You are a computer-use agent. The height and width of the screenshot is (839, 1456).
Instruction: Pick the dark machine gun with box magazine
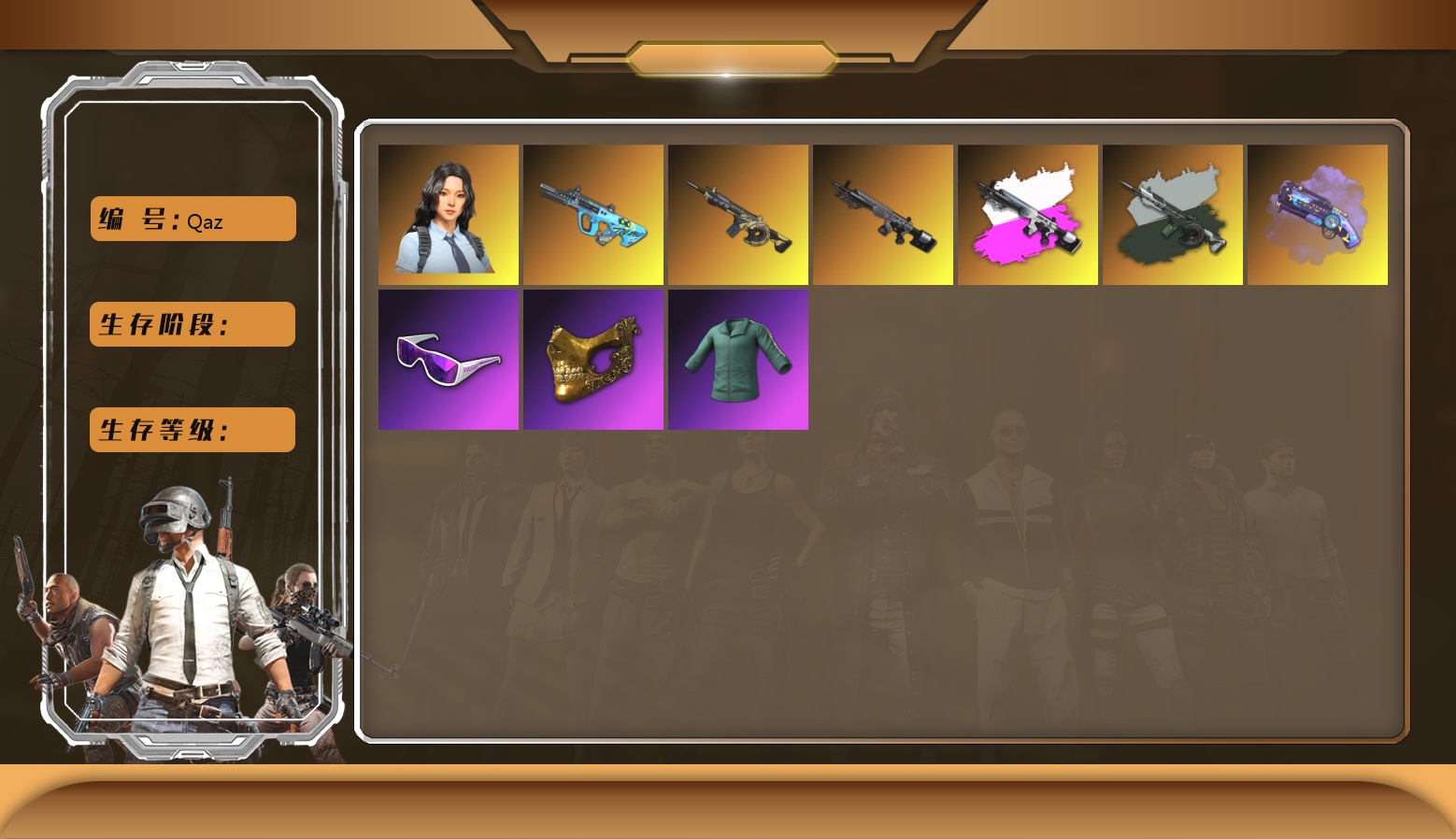click(883, 215)
